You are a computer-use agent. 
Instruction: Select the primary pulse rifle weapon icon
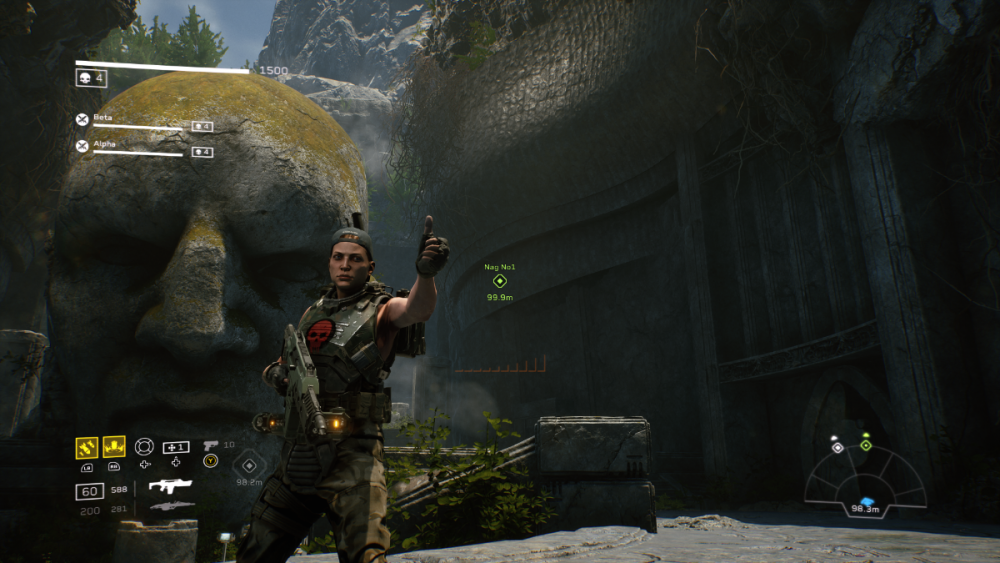click(170, 487)
